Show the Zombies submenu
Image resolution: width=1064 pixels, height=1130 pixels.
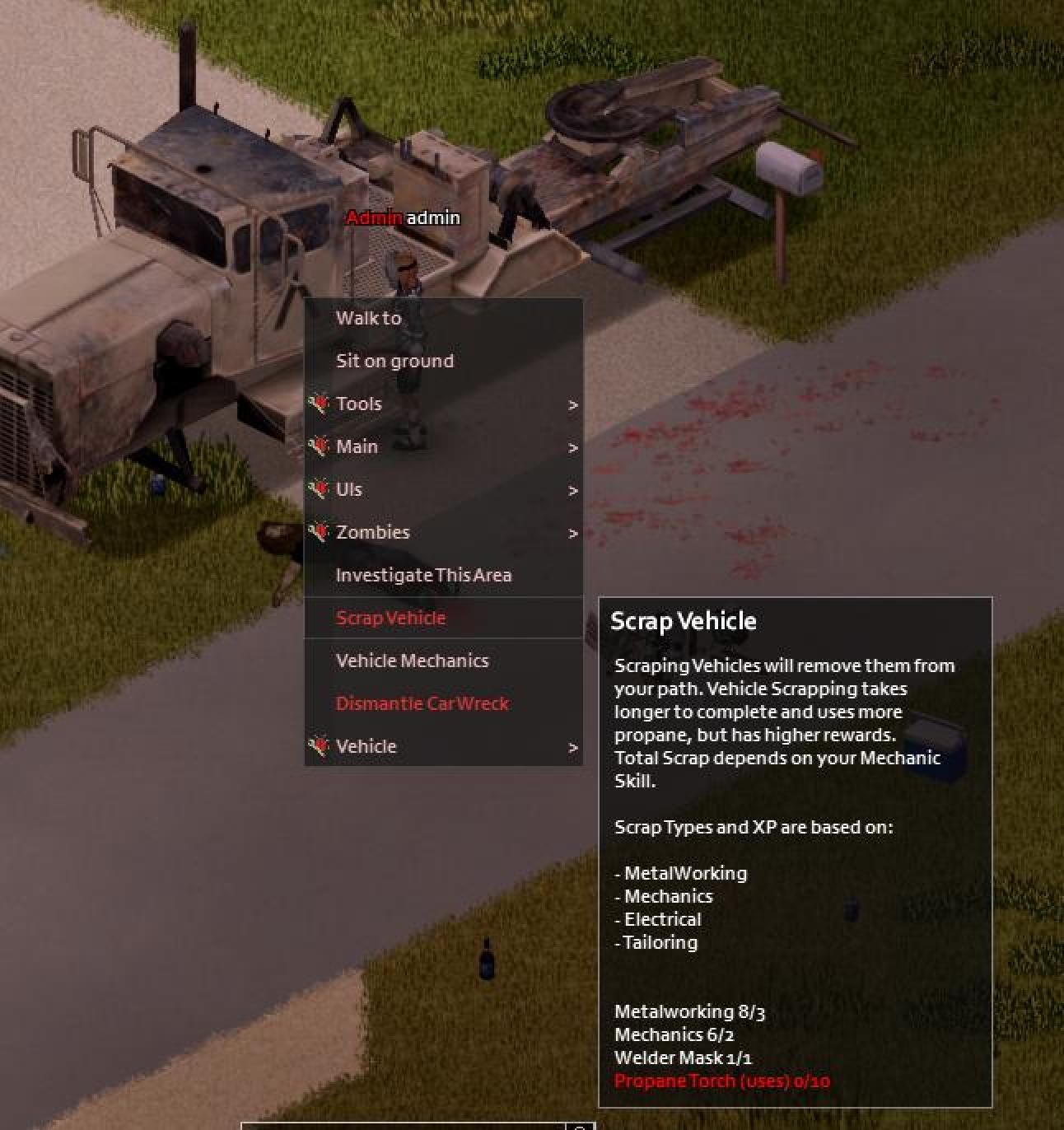point(372,532)
